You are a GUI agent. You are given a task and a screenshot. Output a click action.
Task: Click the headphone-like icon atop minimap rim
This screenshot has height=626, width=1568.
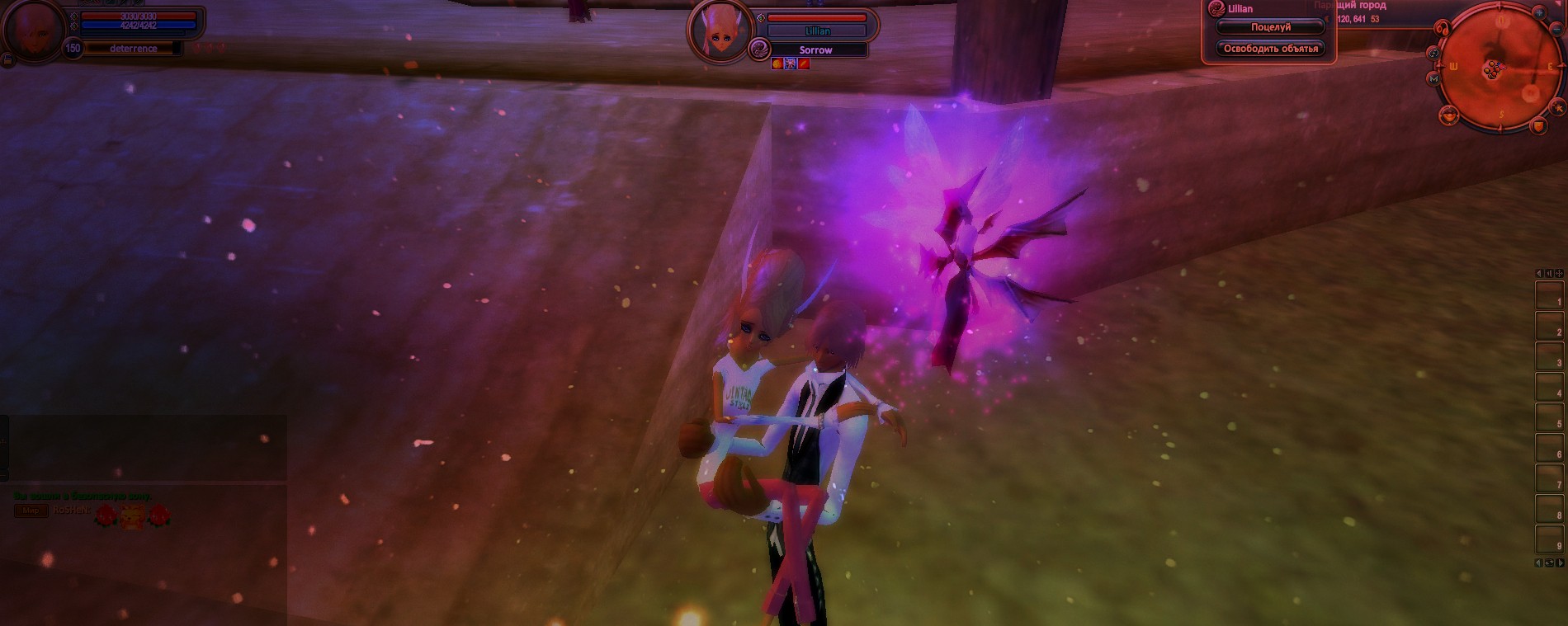pyautogui.click(x=1443, y=27)
